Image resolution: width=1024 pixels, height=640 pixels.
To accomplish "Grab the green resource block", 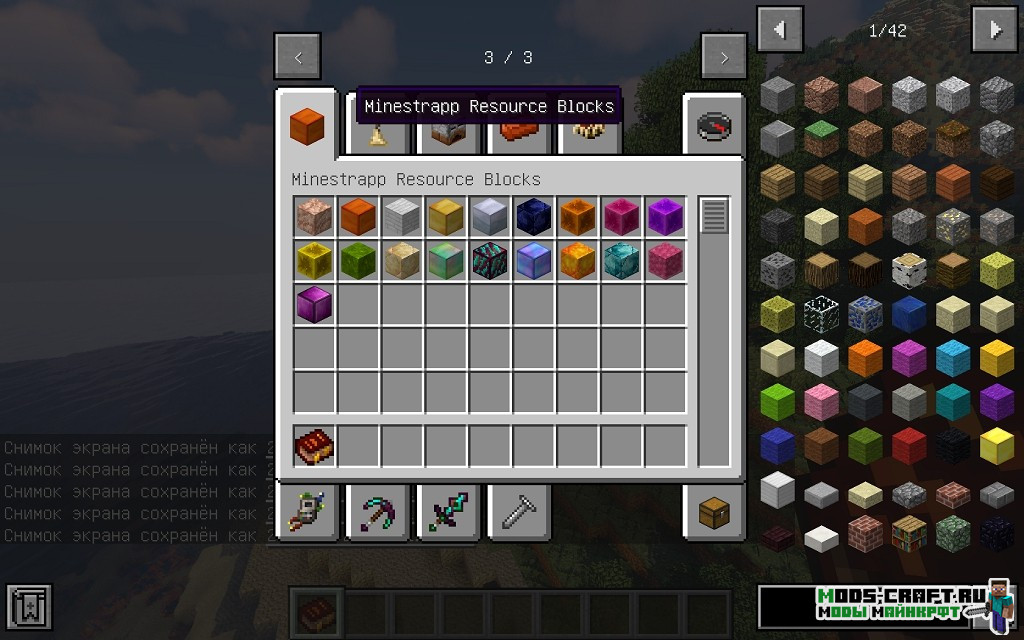I will click(x=358, y=261).
